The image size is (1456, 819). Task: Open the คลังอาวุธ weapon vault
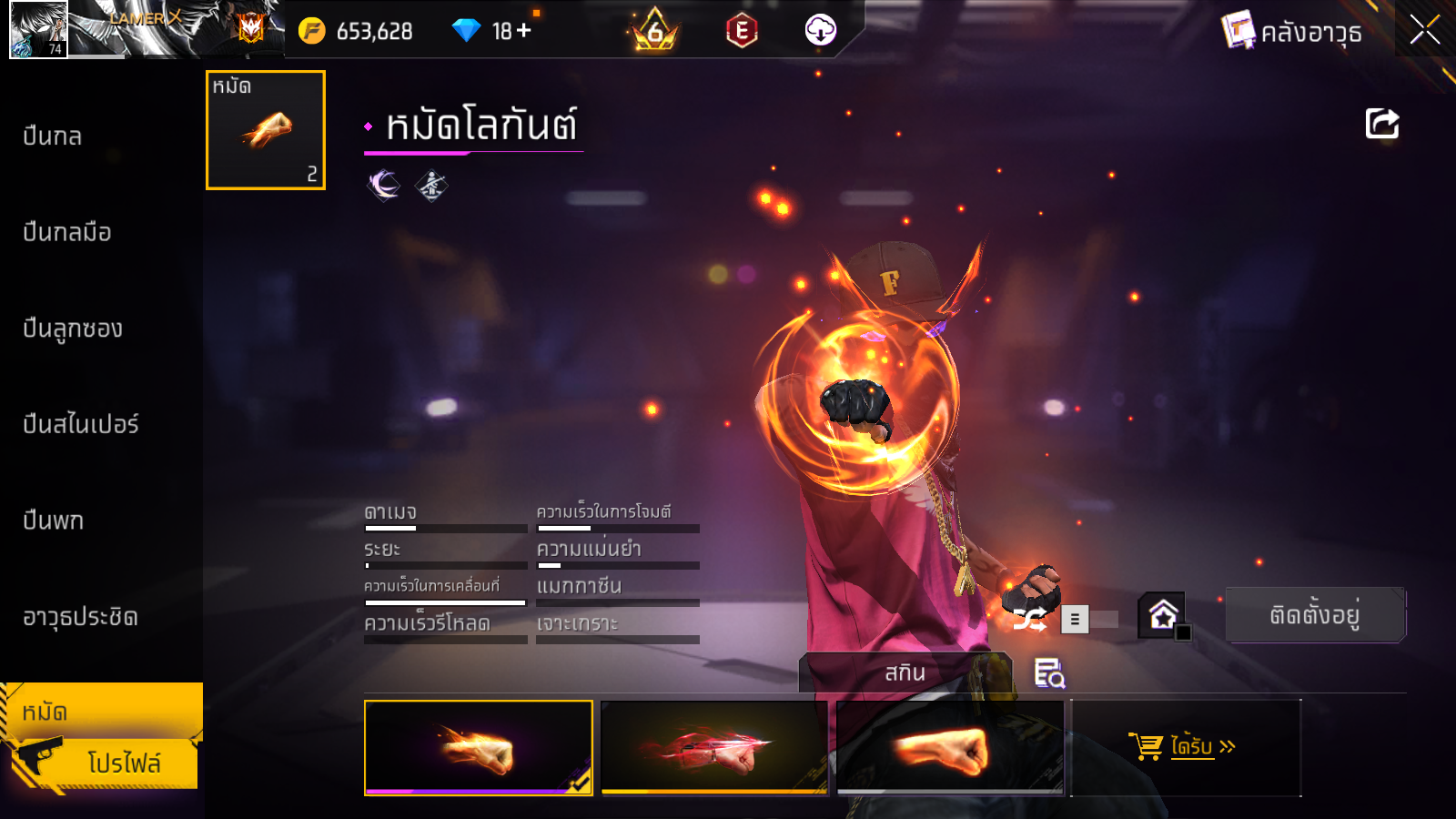[x=1292, y=32]
